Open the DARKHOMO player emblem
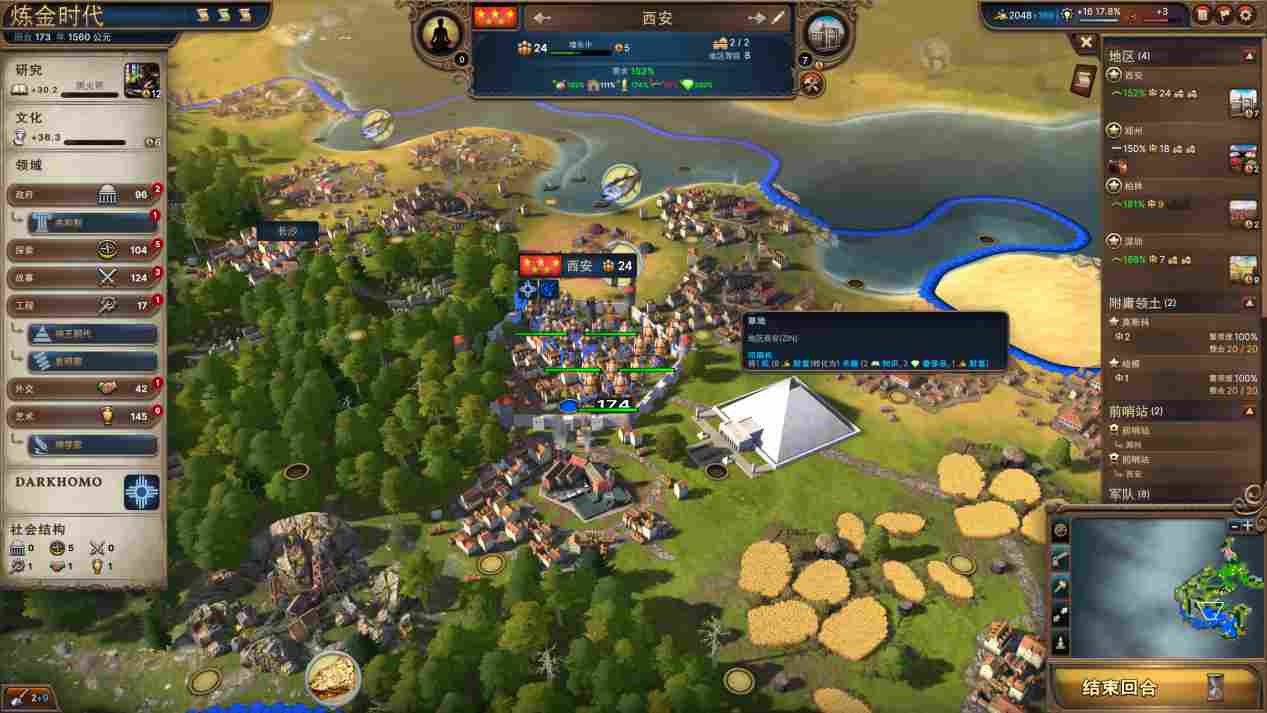This screenshot has width=1267, height=713. (141, 492)
